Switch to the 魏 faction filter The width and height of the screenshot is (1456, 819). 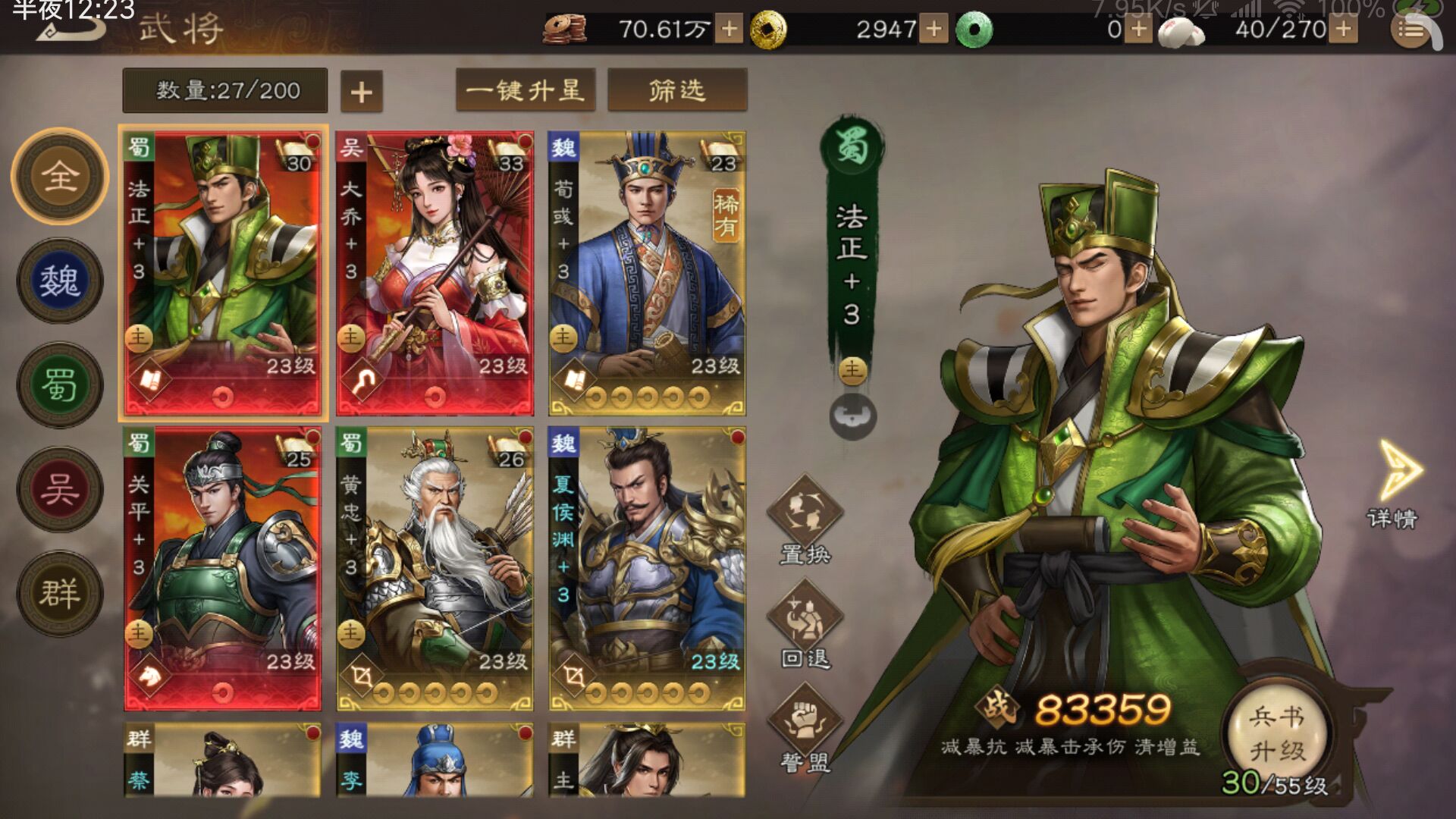(61, 281)
